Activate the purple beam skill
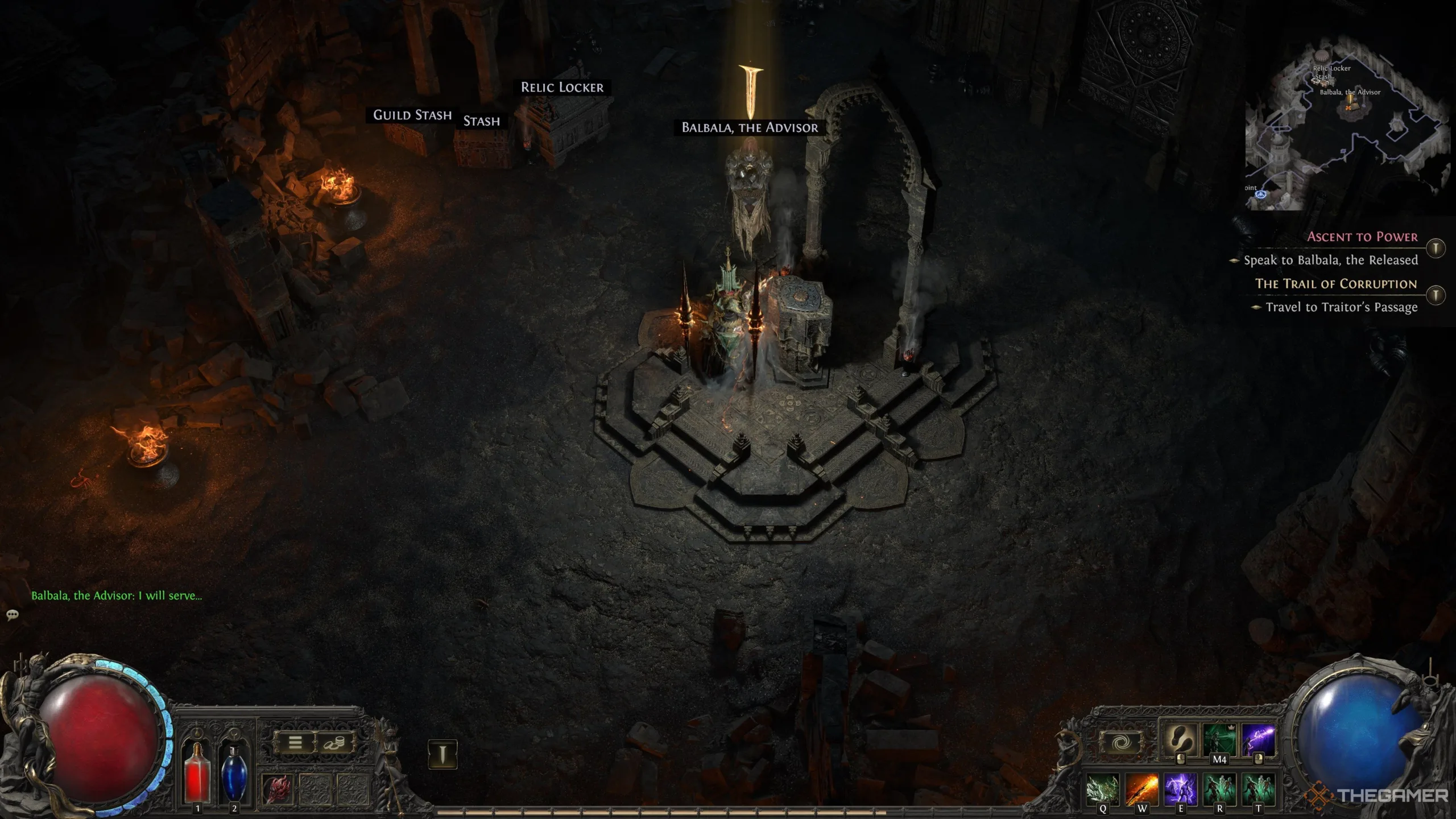This screenshot has width=1456, height=819. [x=1258, y=739]
